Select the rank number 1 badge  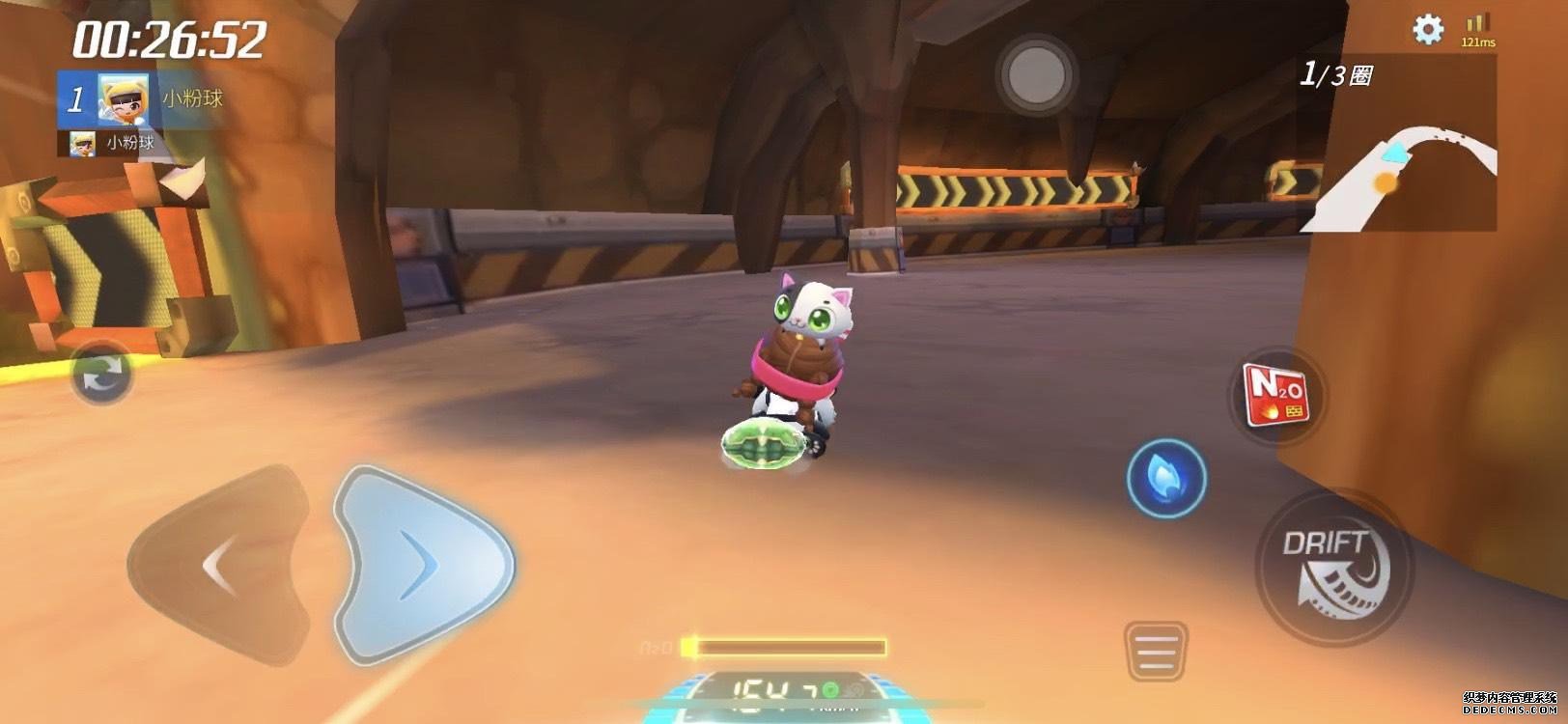click(74, 97)
